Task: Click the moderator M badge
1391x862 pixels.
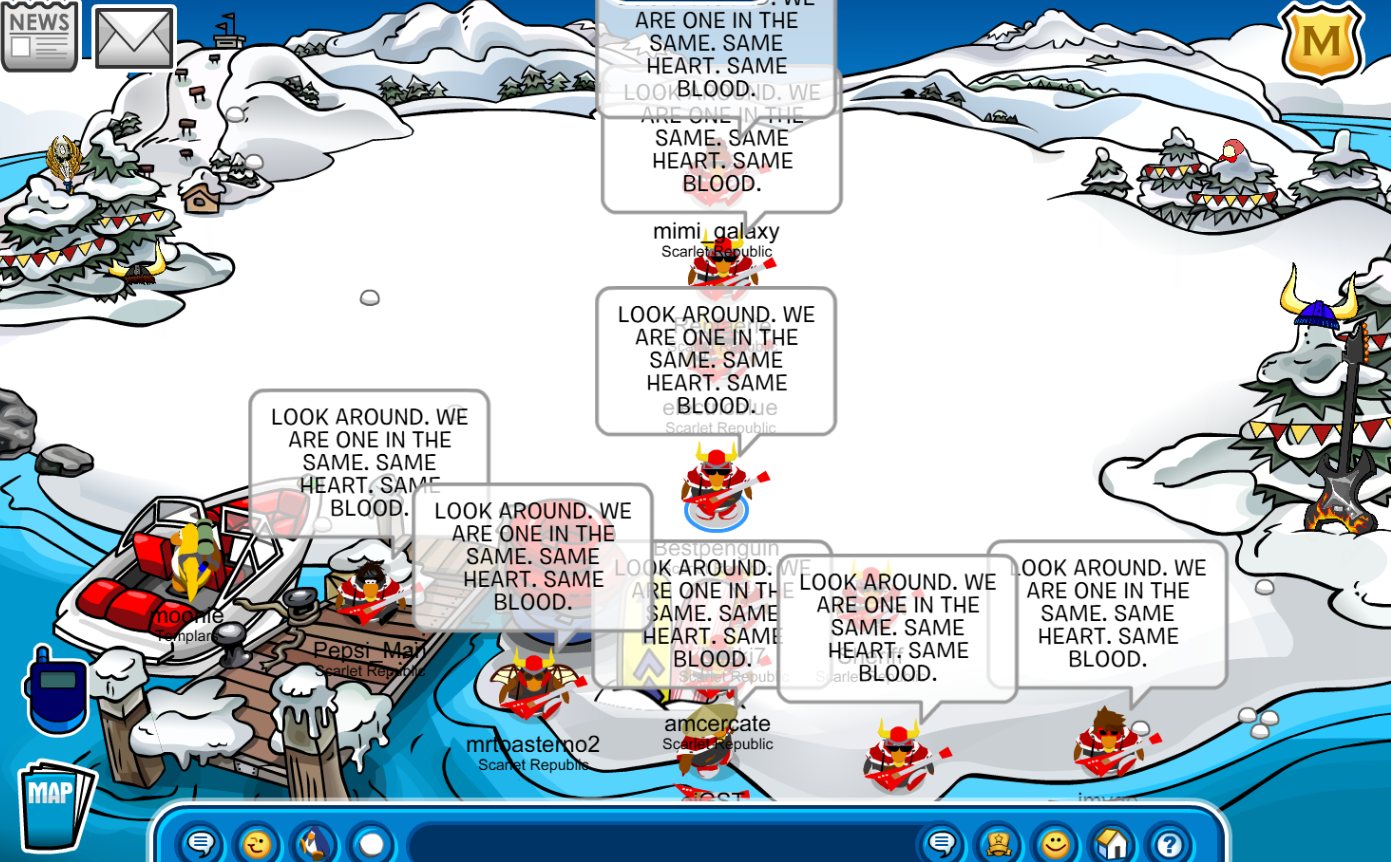Action: tap(1322, 42)
